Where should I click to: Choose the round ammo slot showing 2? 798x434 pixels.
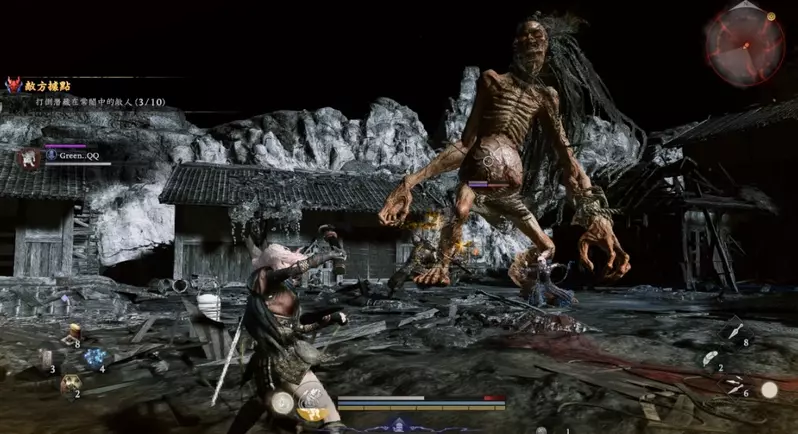click(709, 359)
